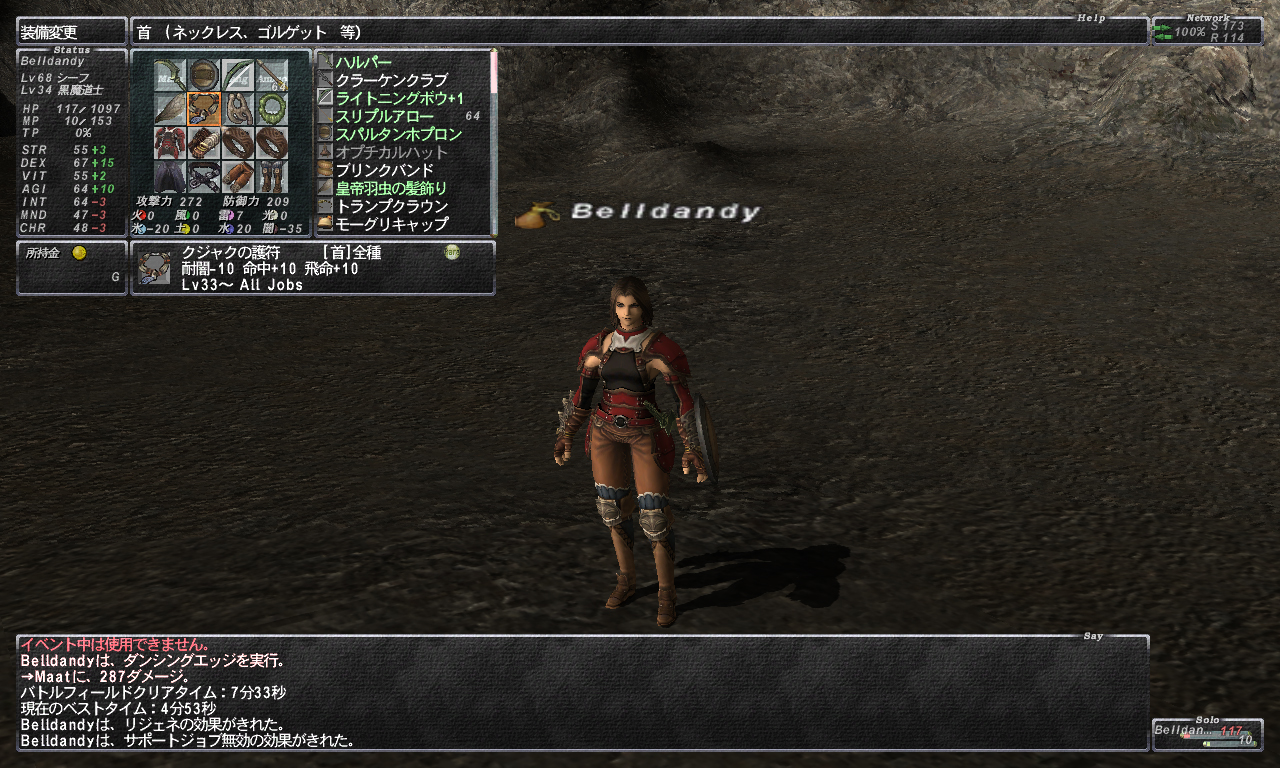Select the dark back cape slot

(171, 176)
